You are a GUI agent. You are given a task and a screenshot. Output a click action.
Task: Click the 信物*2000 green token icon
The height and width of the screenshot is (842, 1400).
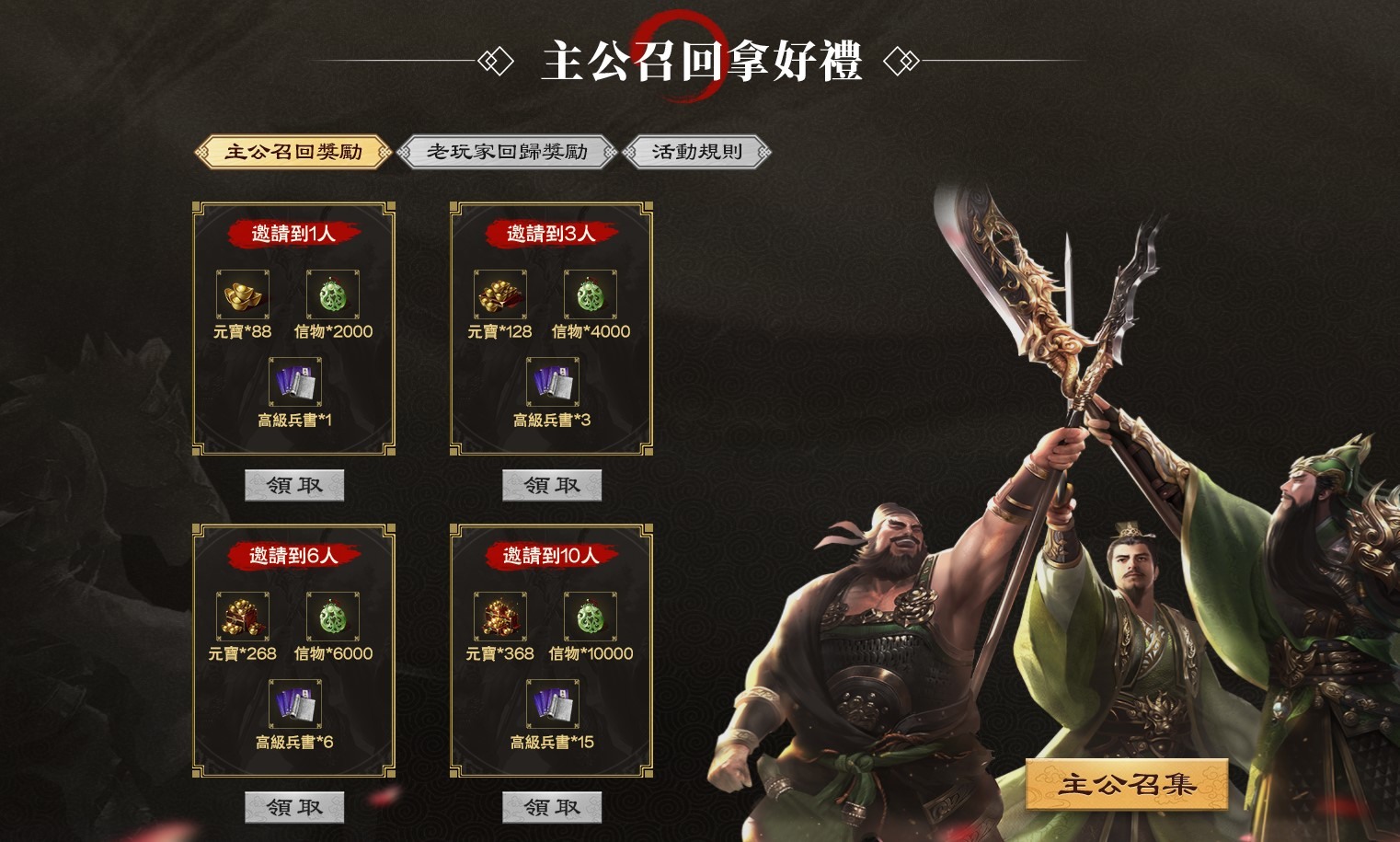pyautogui.click(x=332, y=294)
